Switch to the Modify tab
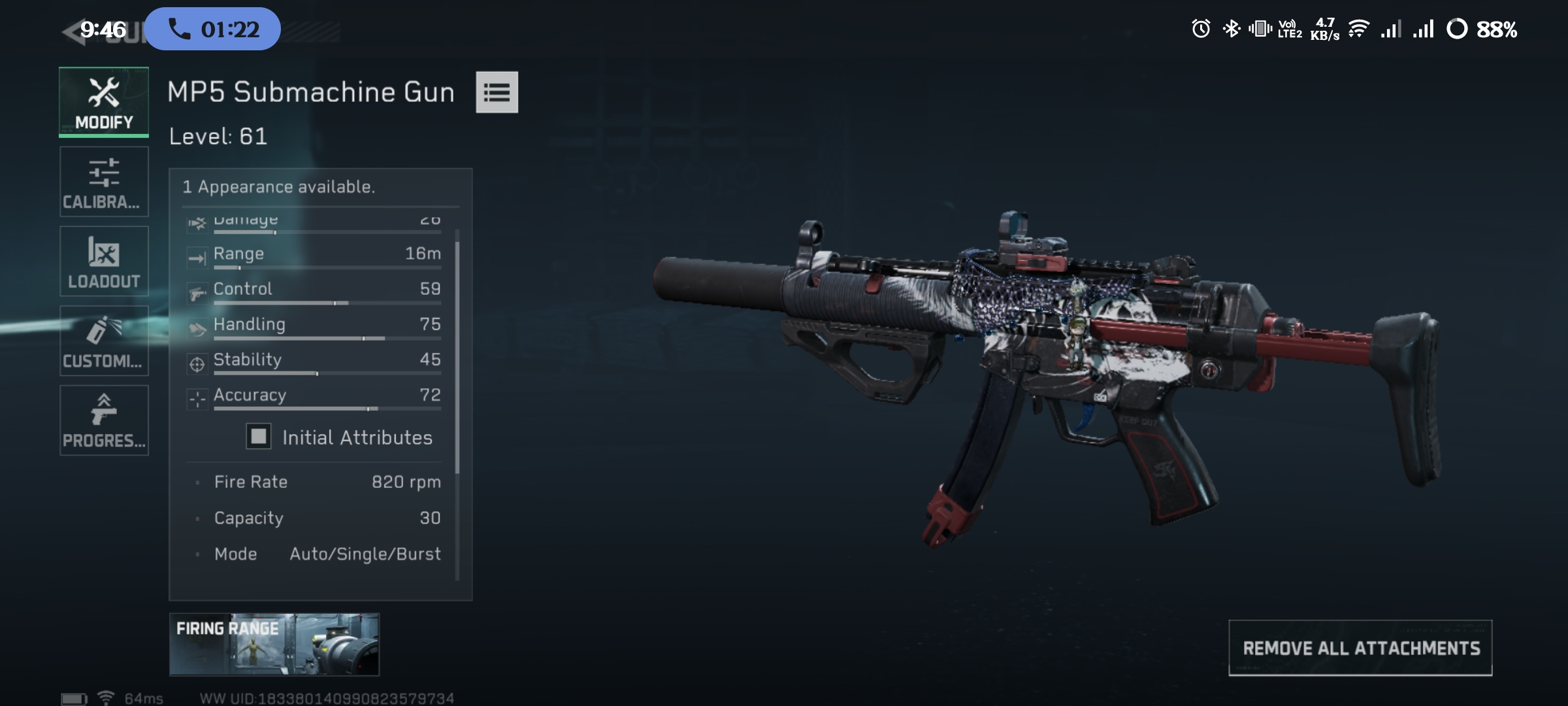The width and height of the screenshot is (1568, 706). 103,103
